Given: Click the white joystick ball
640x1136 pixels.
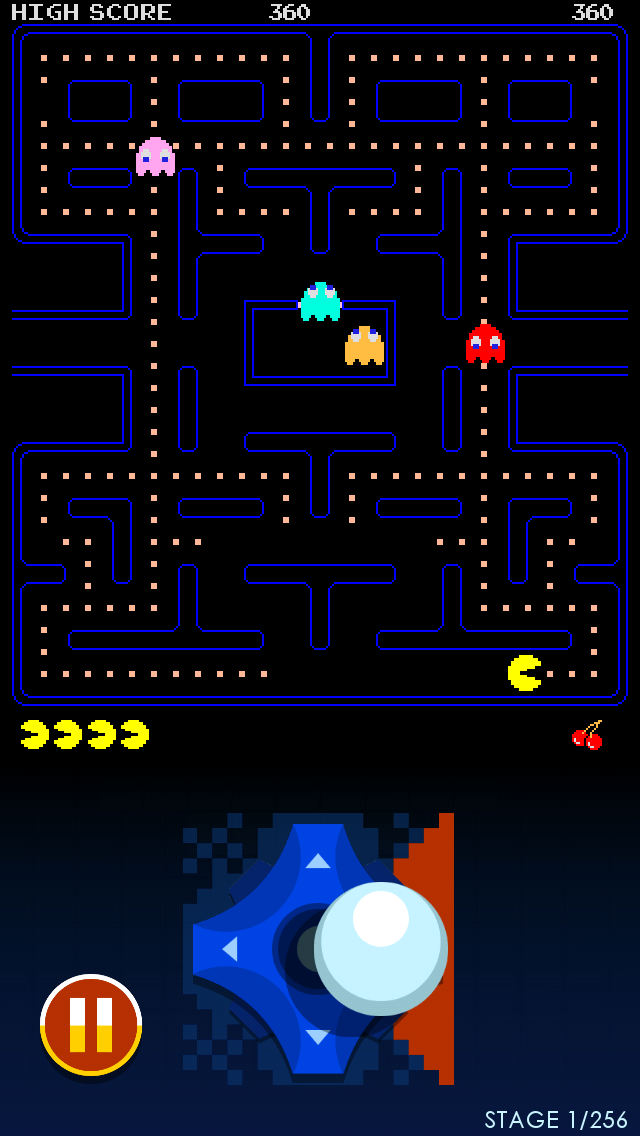Looking at the screenshot, I should [381, 947].
